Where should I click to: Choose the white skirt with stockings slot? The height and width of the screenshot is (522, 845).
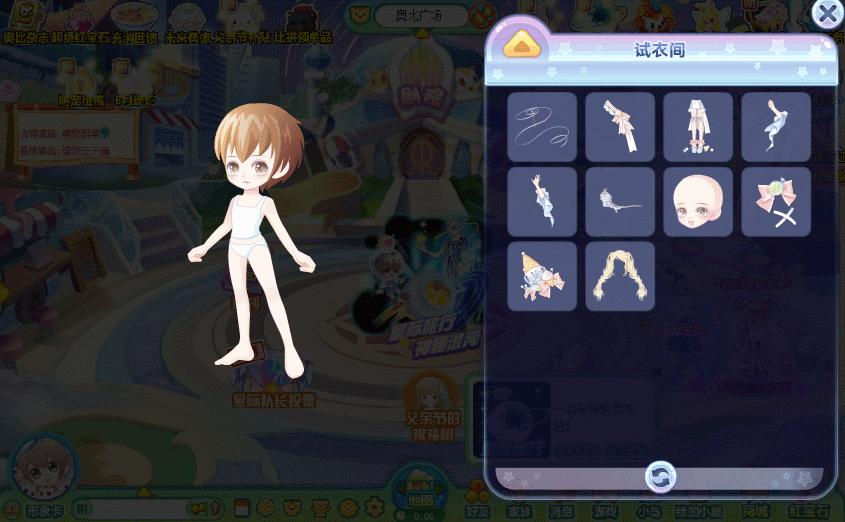698,127
